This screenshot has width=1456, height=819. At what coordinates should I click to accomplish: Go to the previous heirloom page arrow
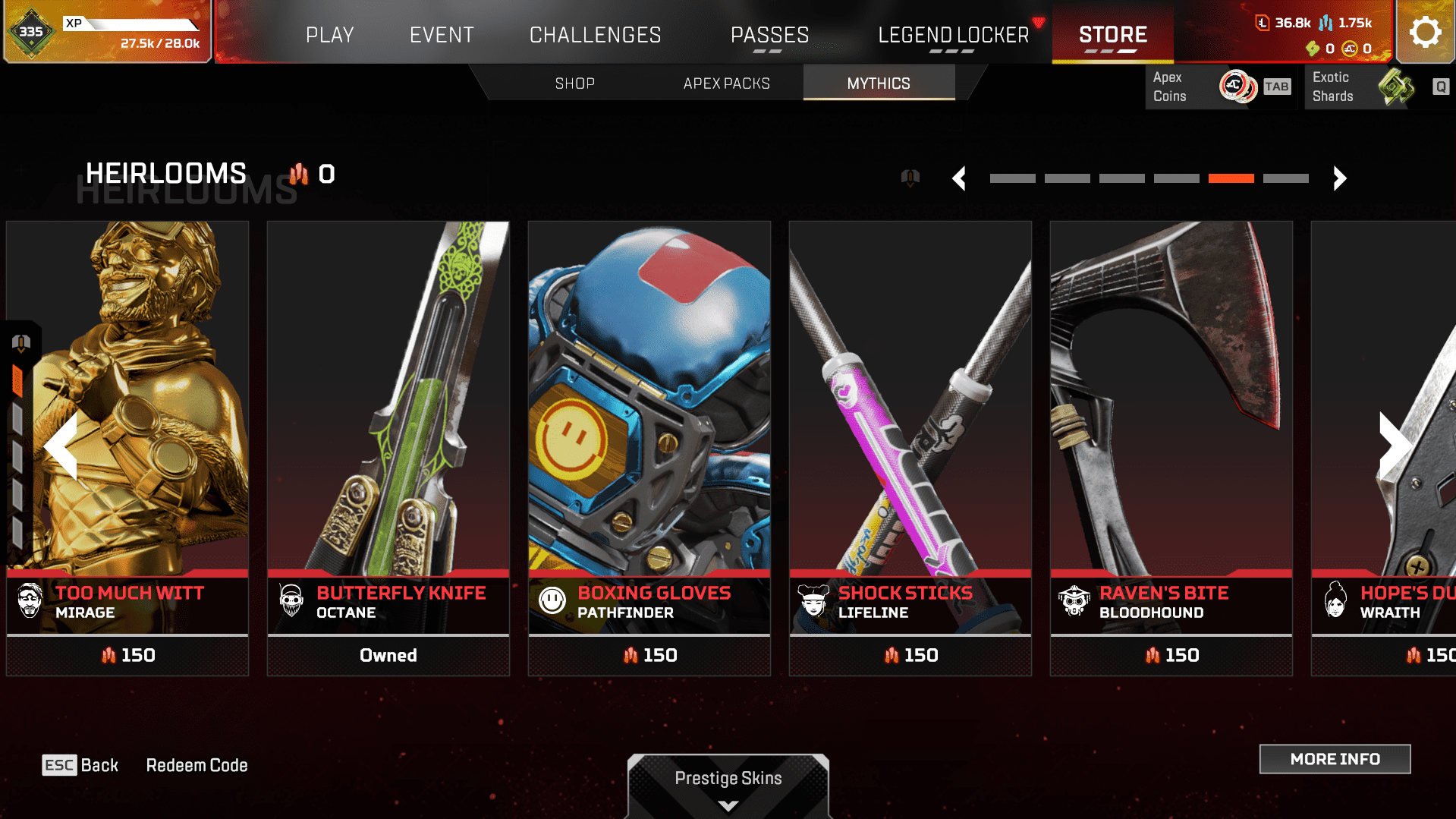click(x=959, y=178)
